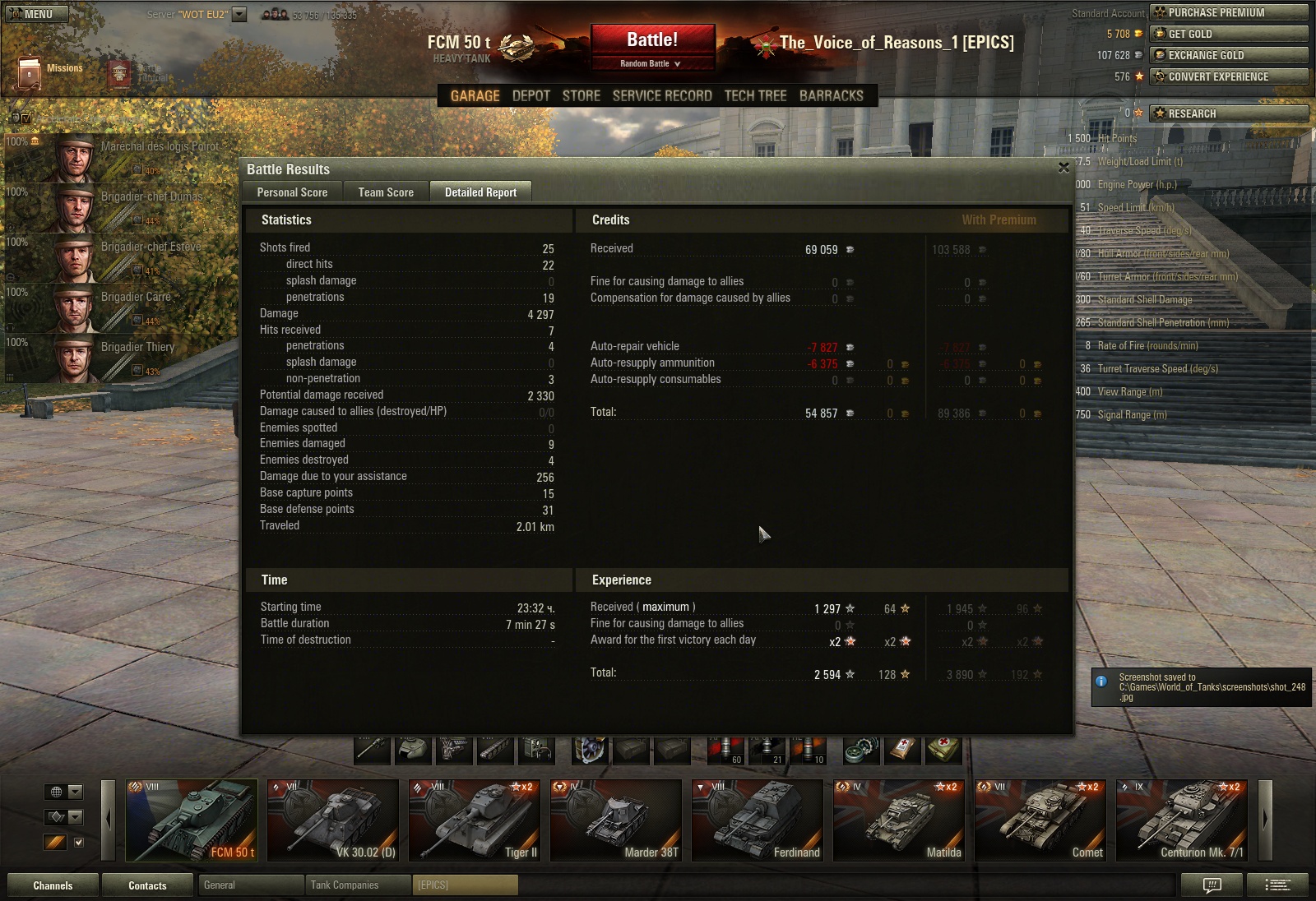This screenshot has width=1316, height=901.
Task: Choose the Exchange Gold button
Action: coord(1228,55)
